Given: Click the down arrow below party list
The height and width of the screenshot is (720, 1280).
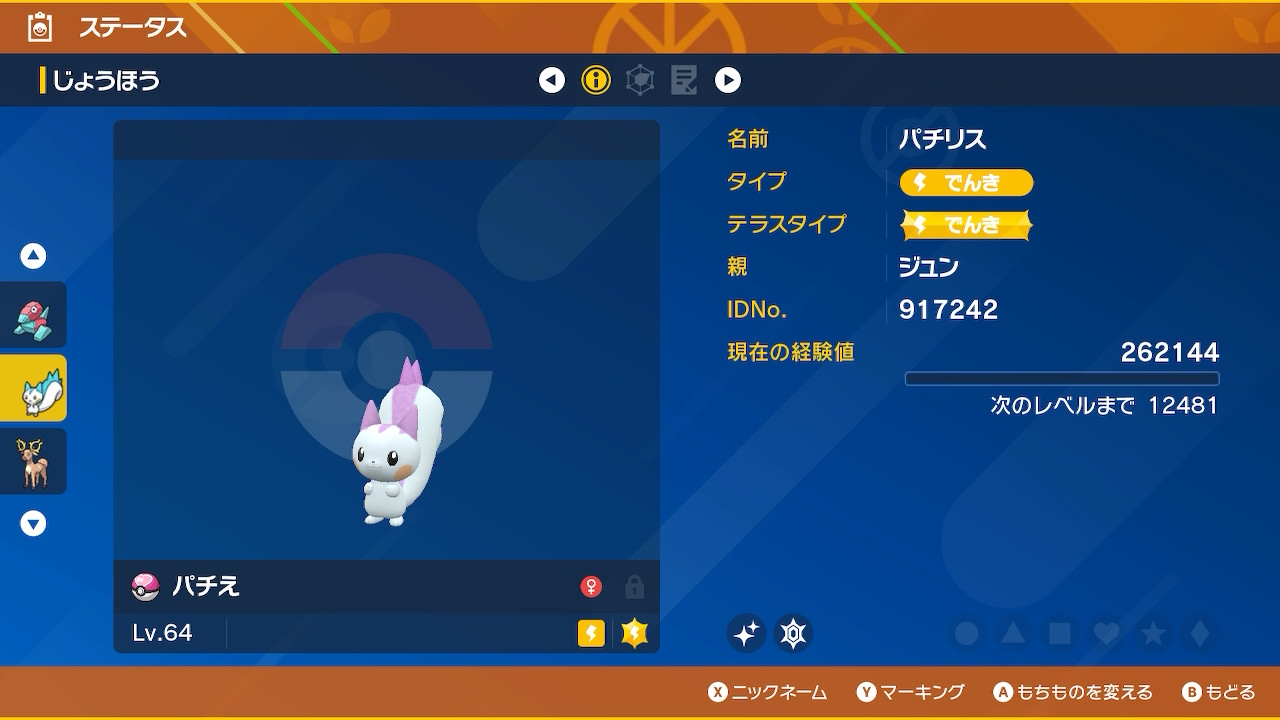Looking at the screenshot, I should [x=34, y=523].
